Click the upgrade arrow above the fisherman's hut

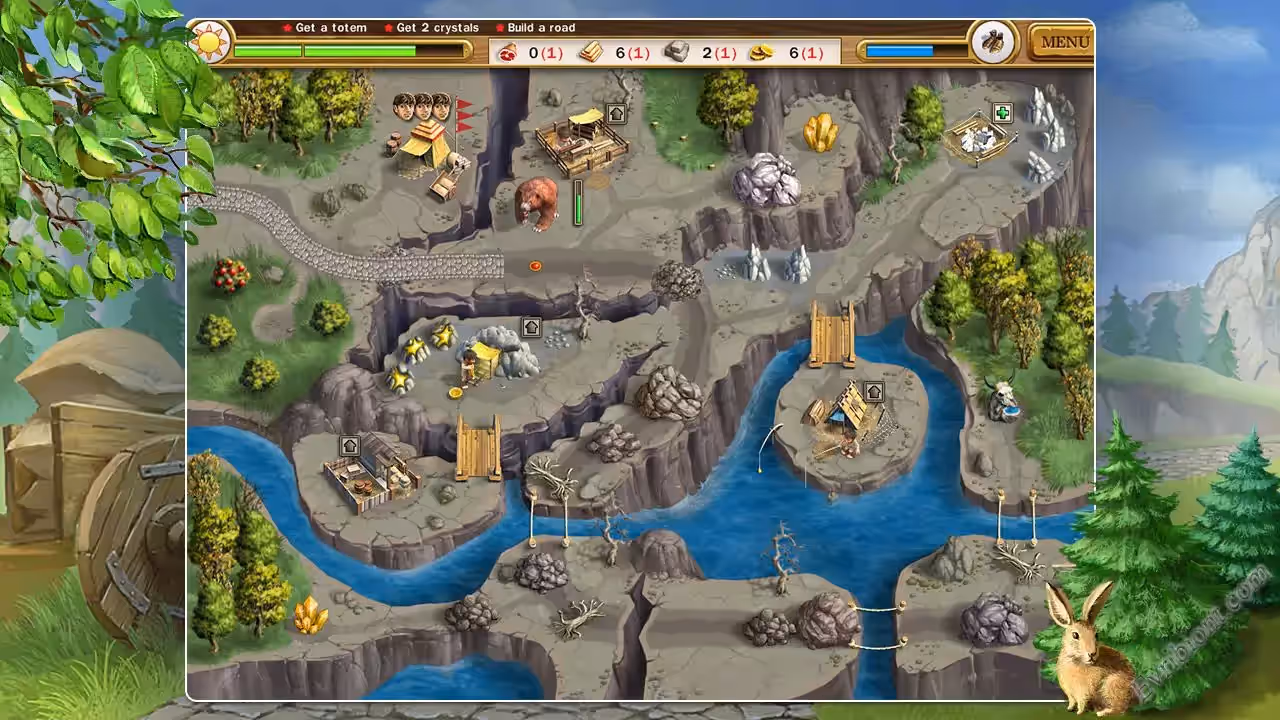click(874, 391)
